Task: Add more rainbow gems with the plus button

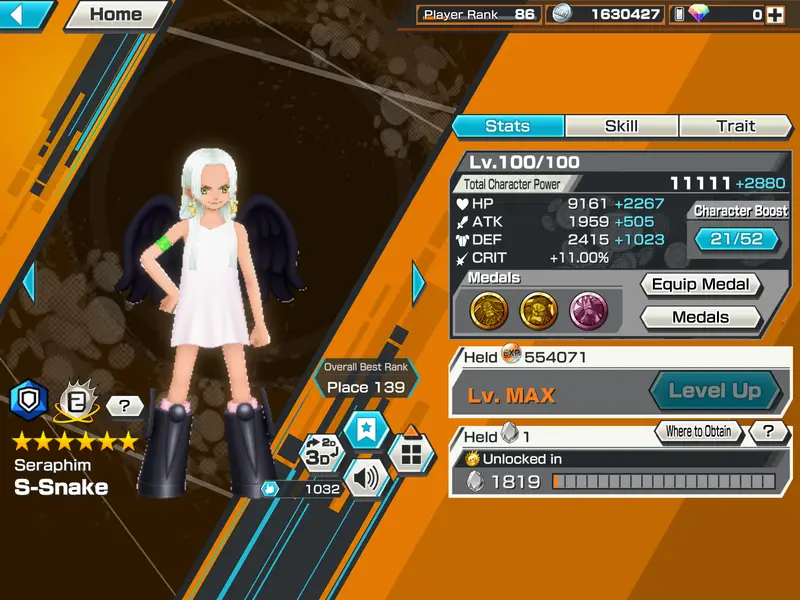Action: [x=775, y=14]
